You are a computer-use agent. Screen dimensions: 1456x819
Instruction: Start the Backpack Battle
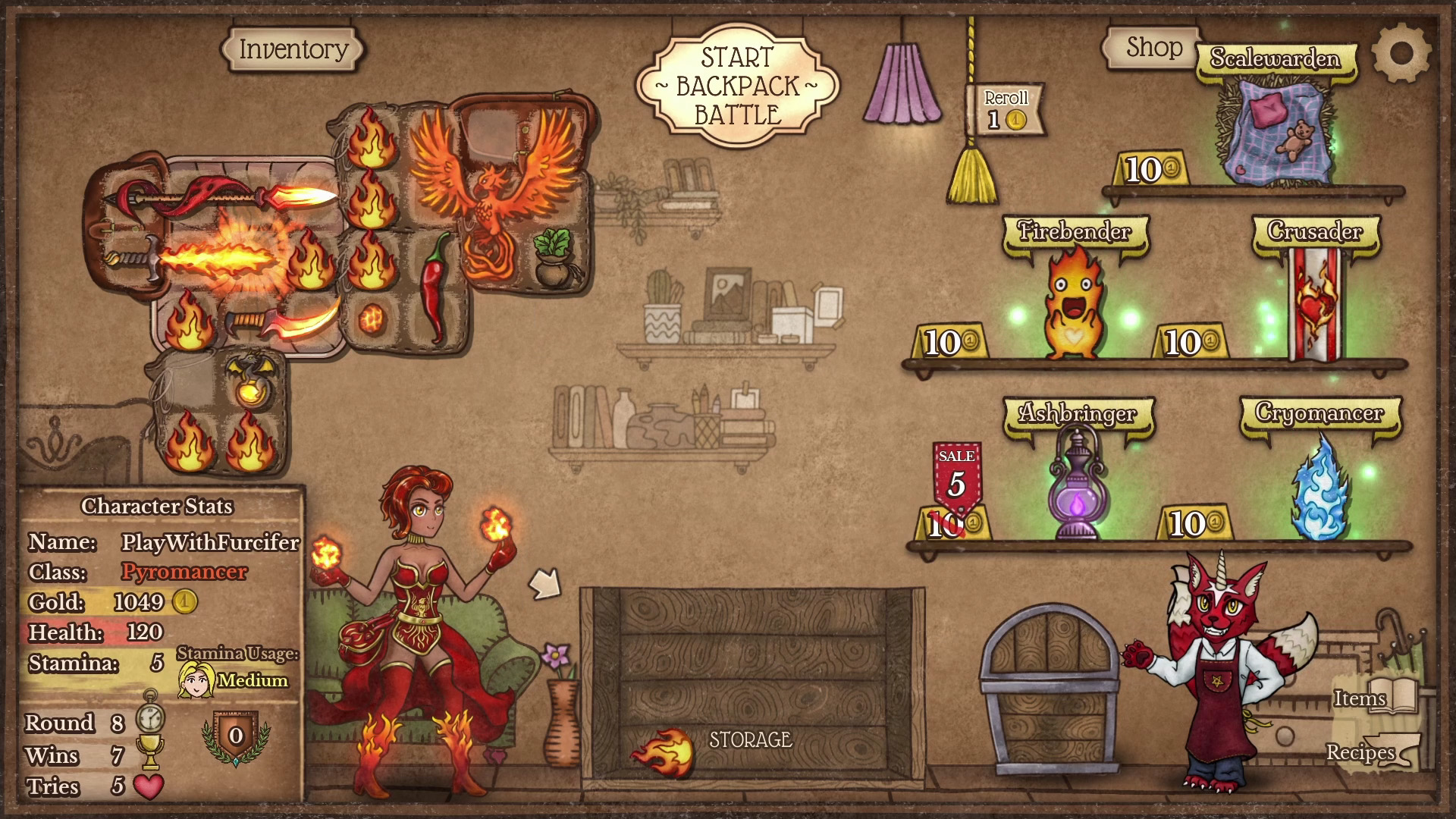pos(737,86)
